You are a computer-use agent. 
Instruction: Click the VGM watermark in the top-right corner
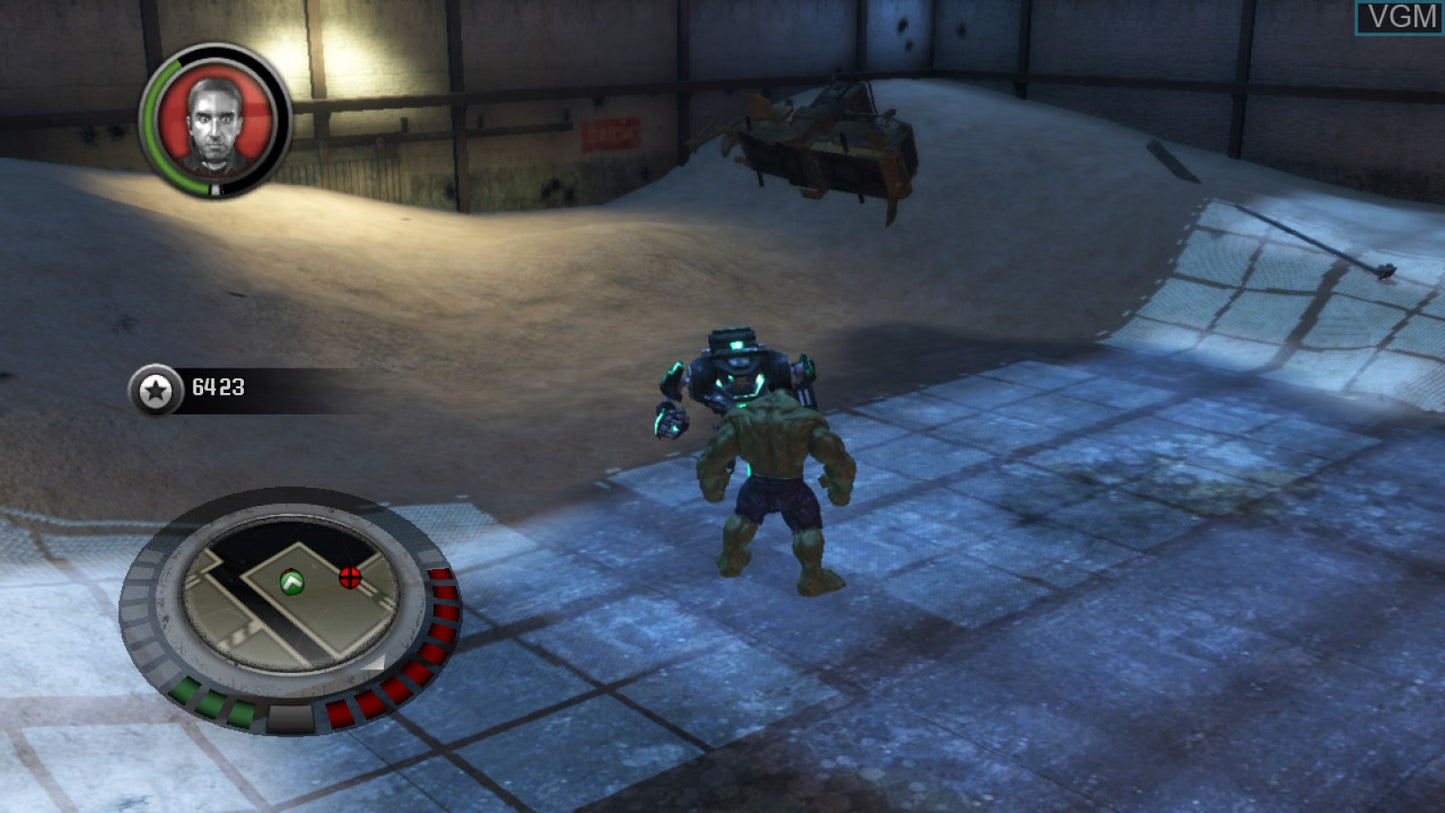[1404, 16]
